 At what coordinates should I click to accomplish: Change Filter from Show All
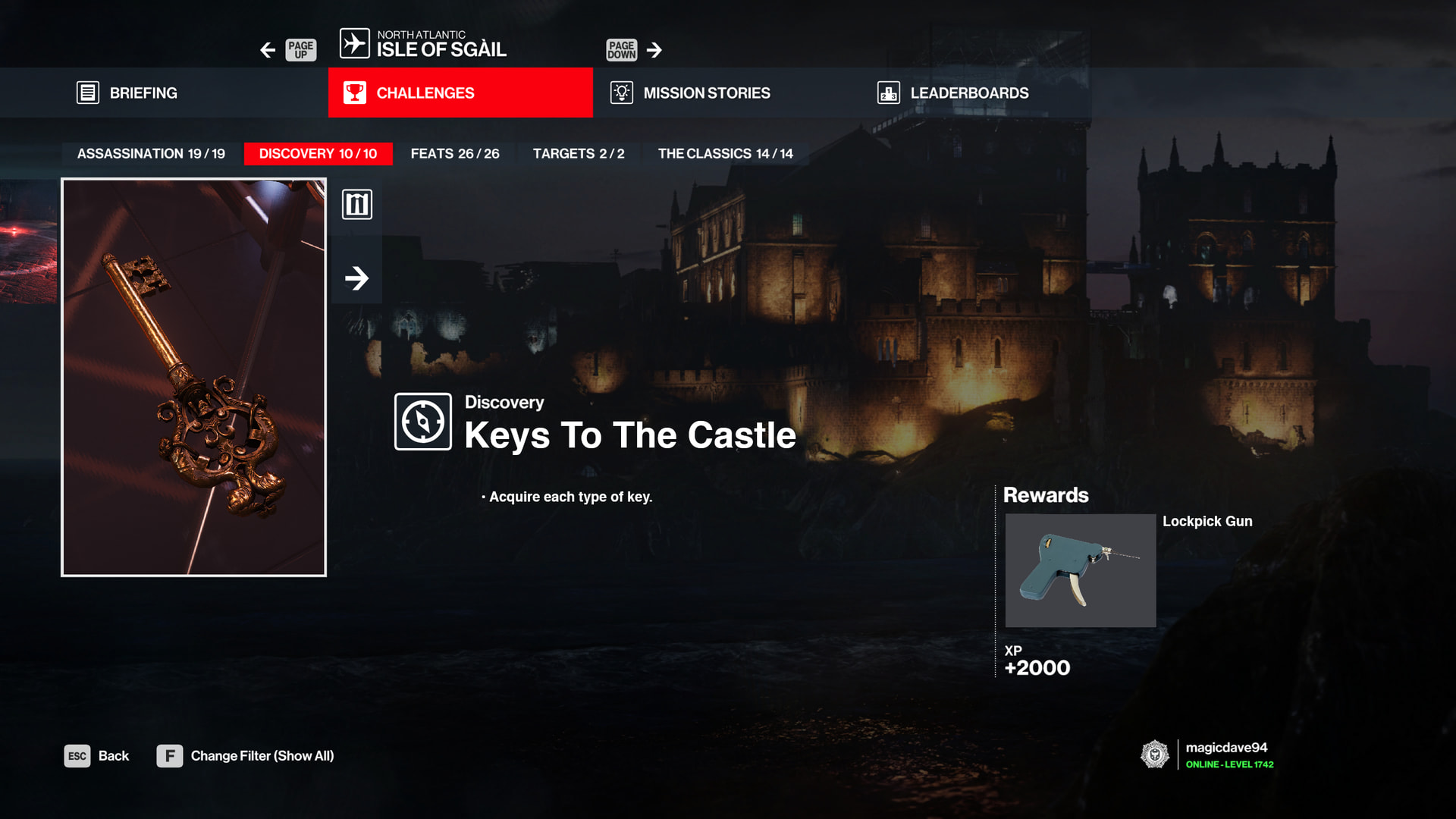click(246, 756)
